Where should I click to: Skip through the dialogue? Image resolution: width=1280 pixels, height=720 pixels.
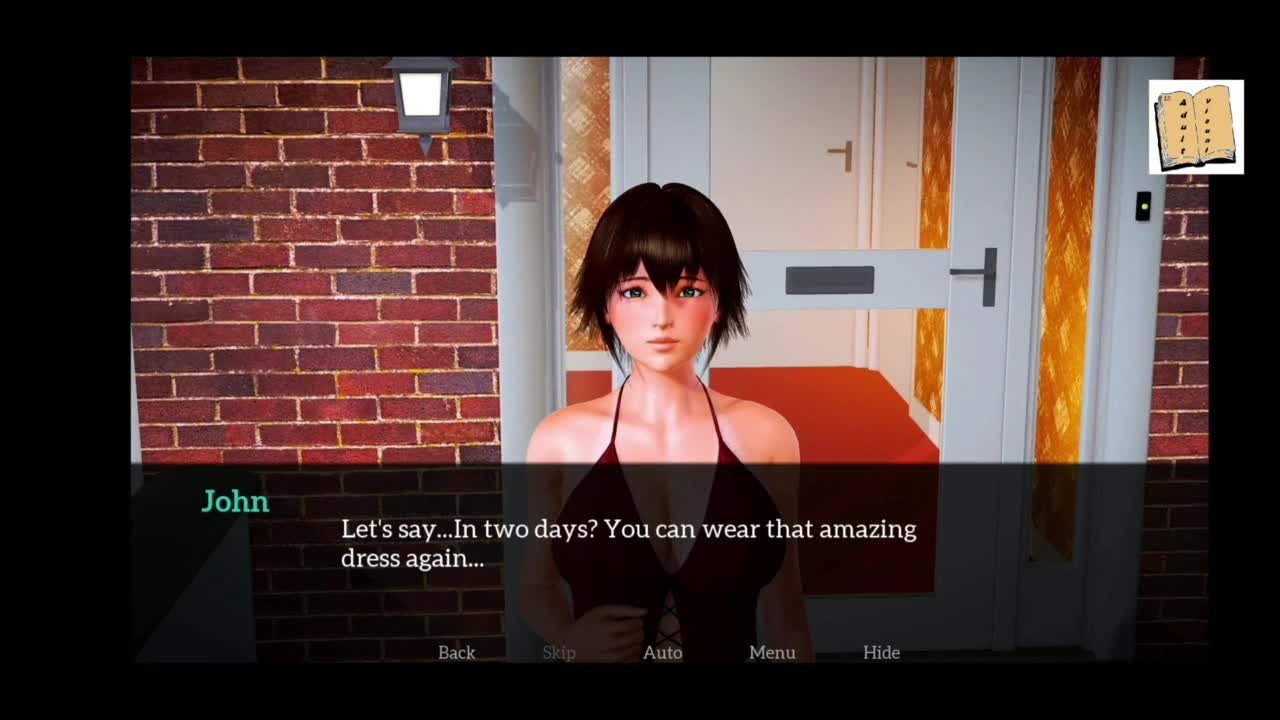click(x=558, y=652)
